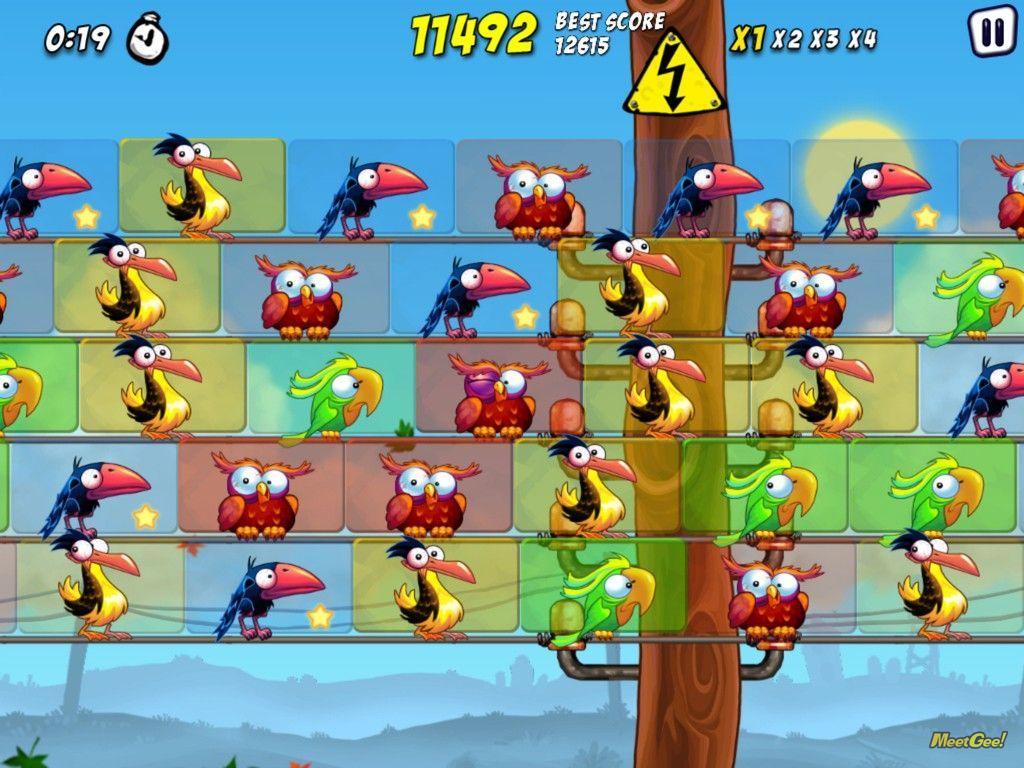This screenshot has width=1024, height=768.
Task: Pause the game with the pause button
Action: pos(992,33)
